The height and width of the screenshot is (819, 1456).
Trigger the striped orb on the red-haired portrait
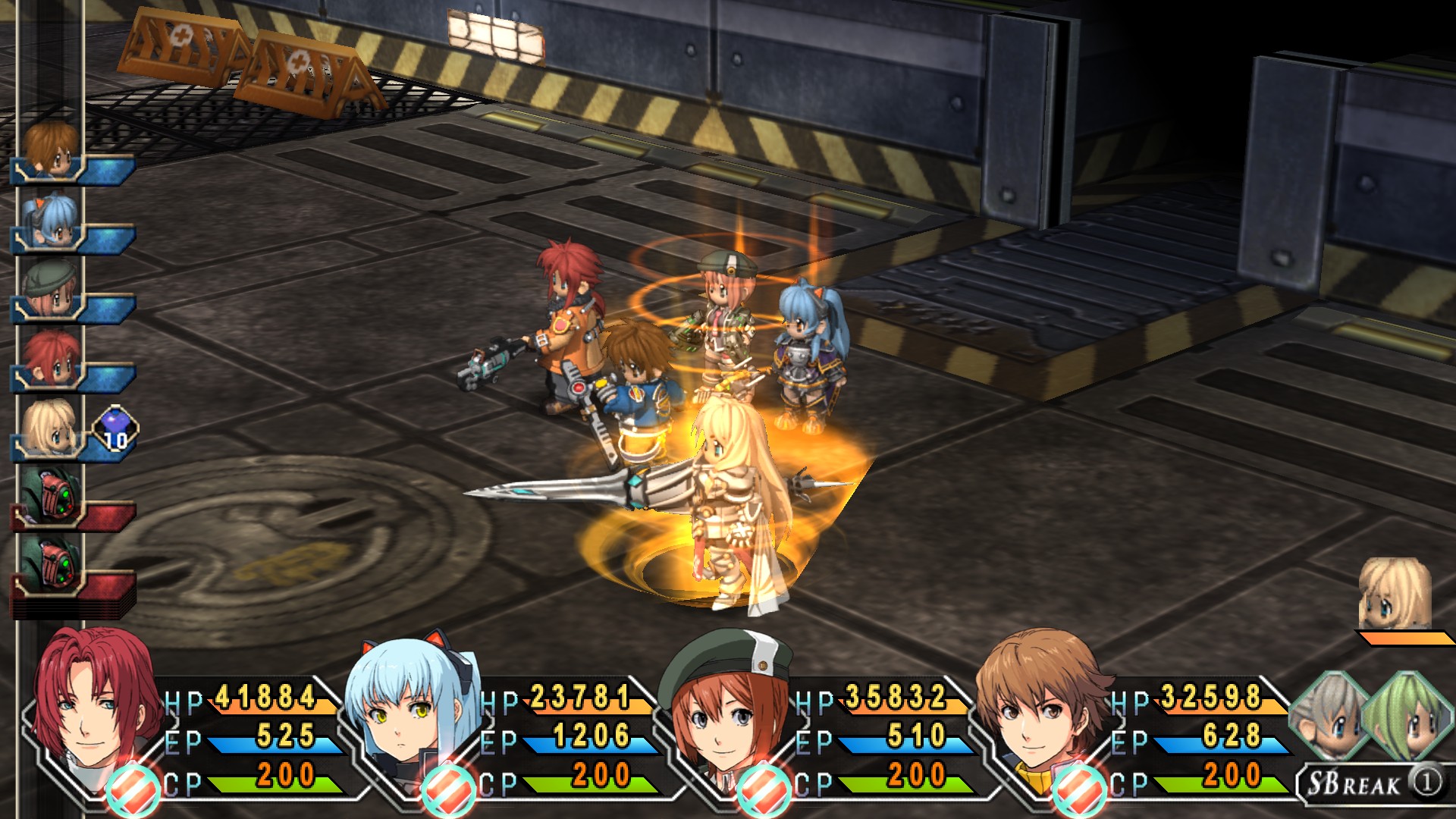(133, 790)
